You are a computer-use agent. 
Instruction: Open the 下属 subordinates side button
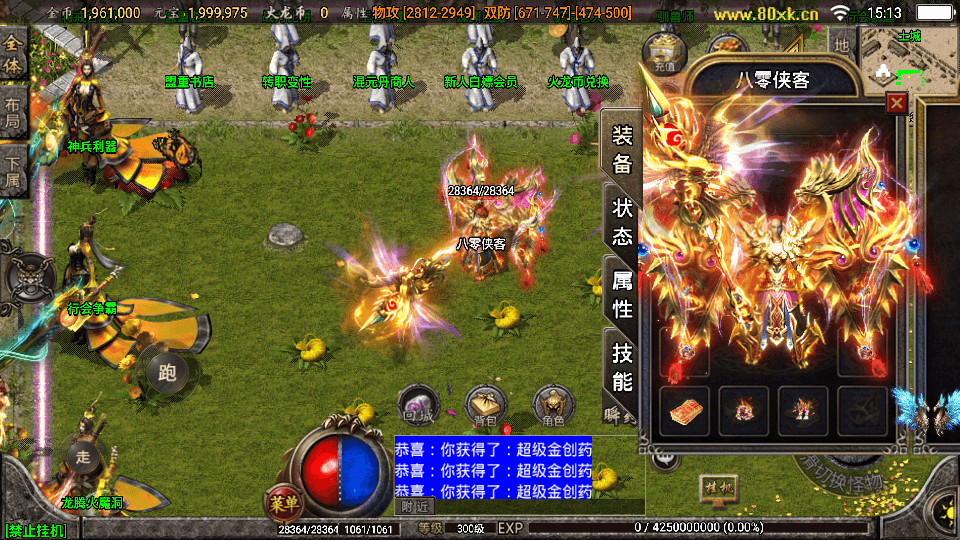(13, 170)
